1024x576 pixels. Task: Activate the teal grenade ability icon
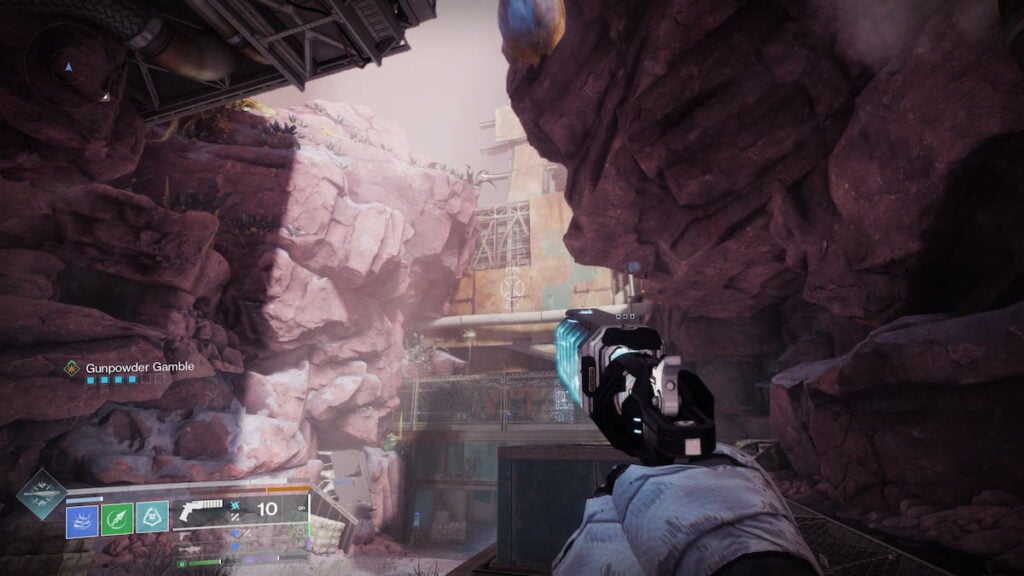pos(152,518)
